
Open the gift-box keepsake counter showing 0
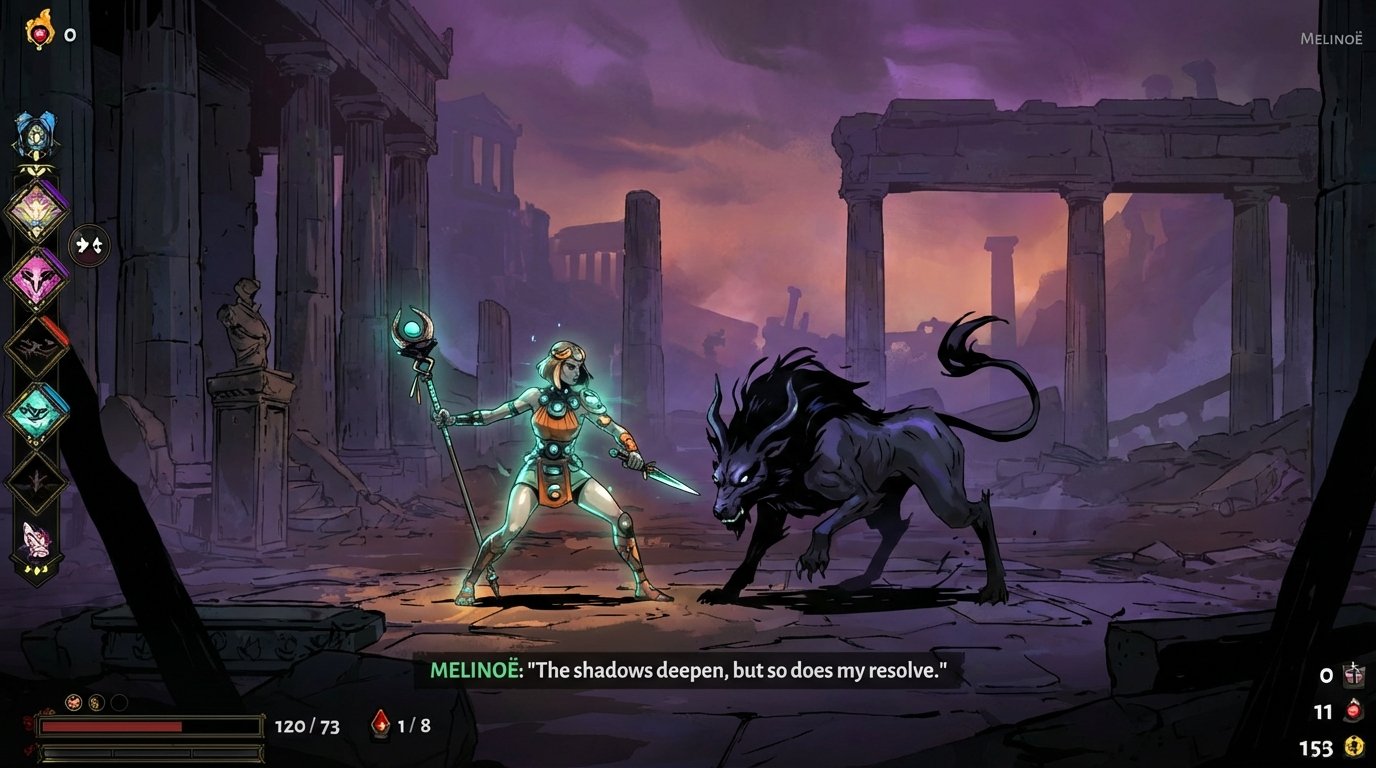click(1356, 675)
